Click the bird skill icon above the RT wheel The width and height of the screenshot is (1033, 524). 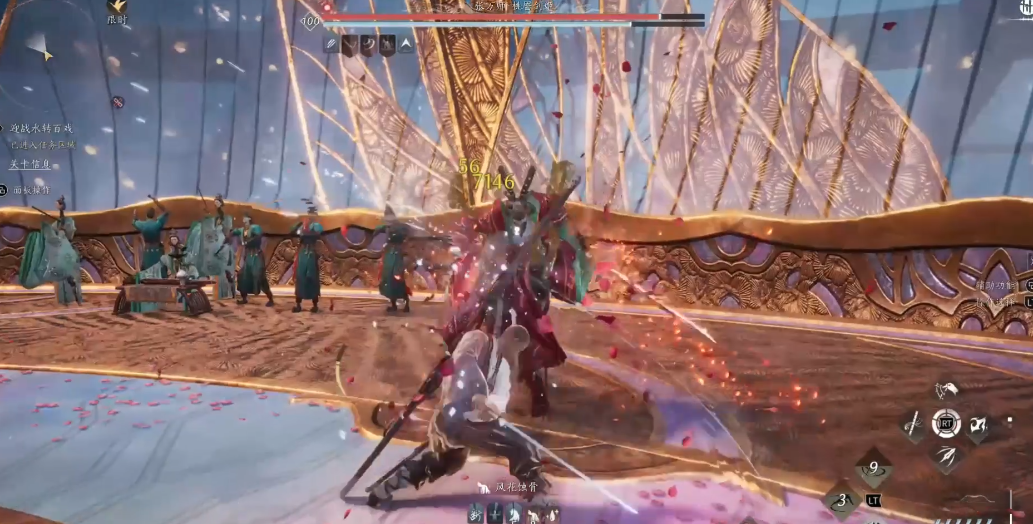(945, 390)
